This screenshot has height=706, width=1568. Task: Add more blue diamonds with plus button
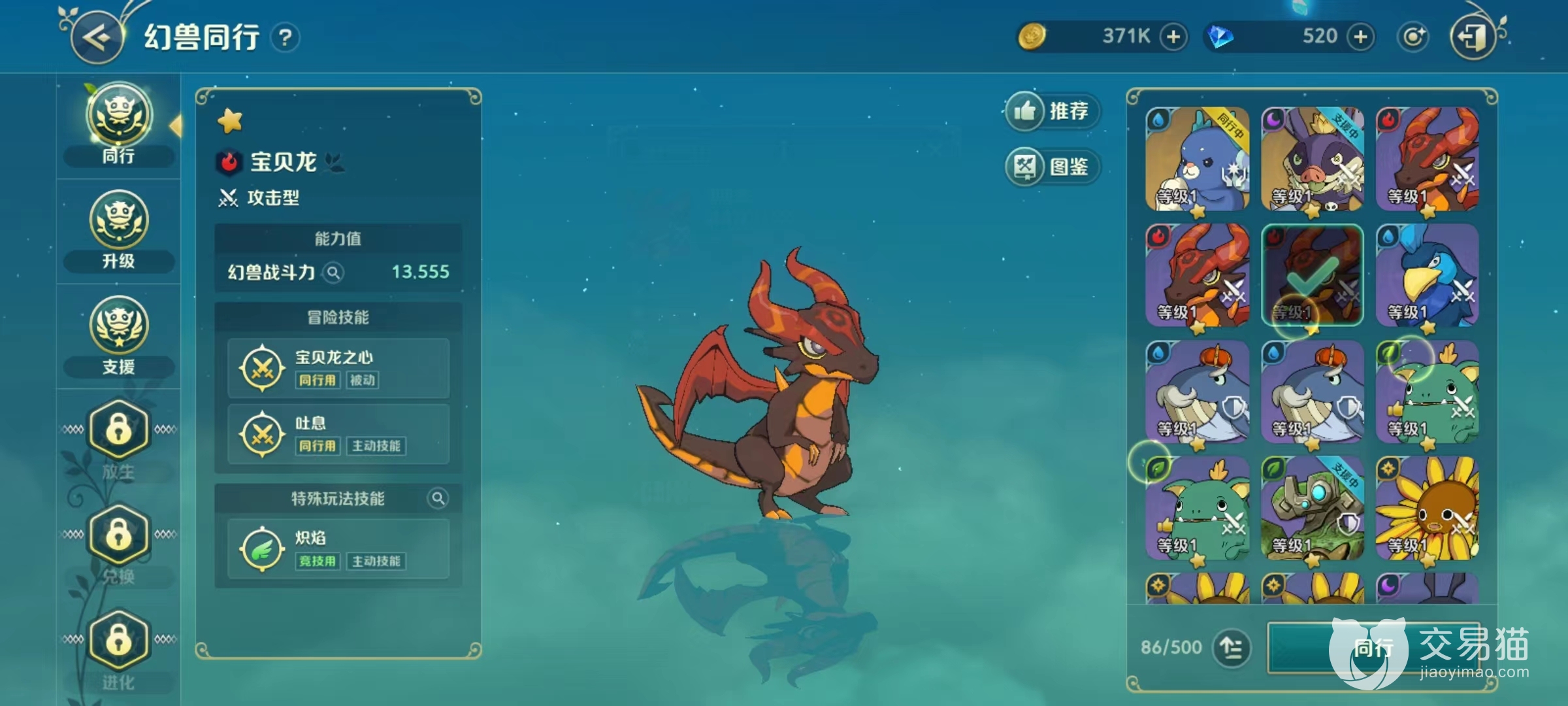pos(1360,37)
